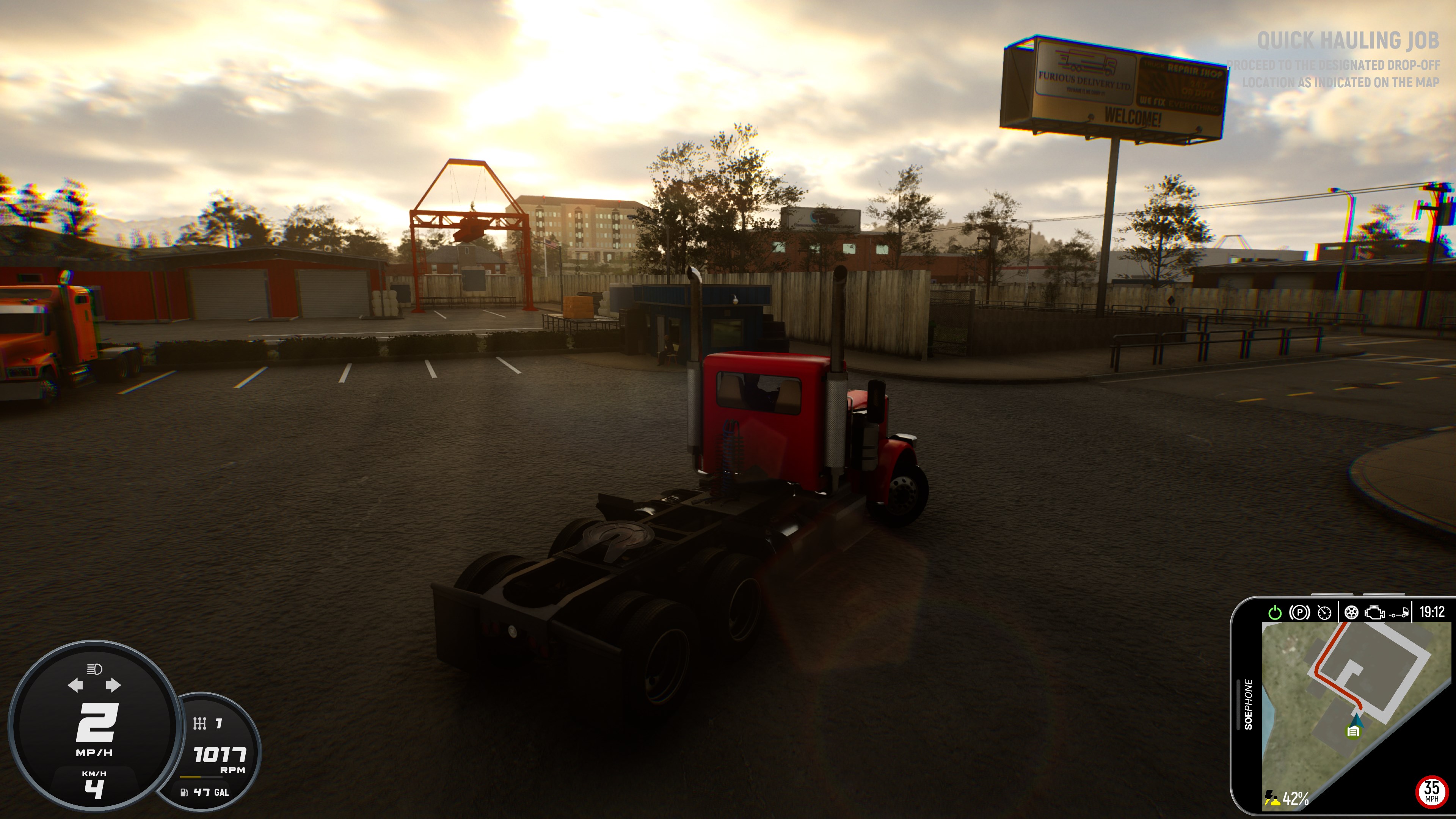
Task: Activate the right turn signal arrow
Action: 113,686
